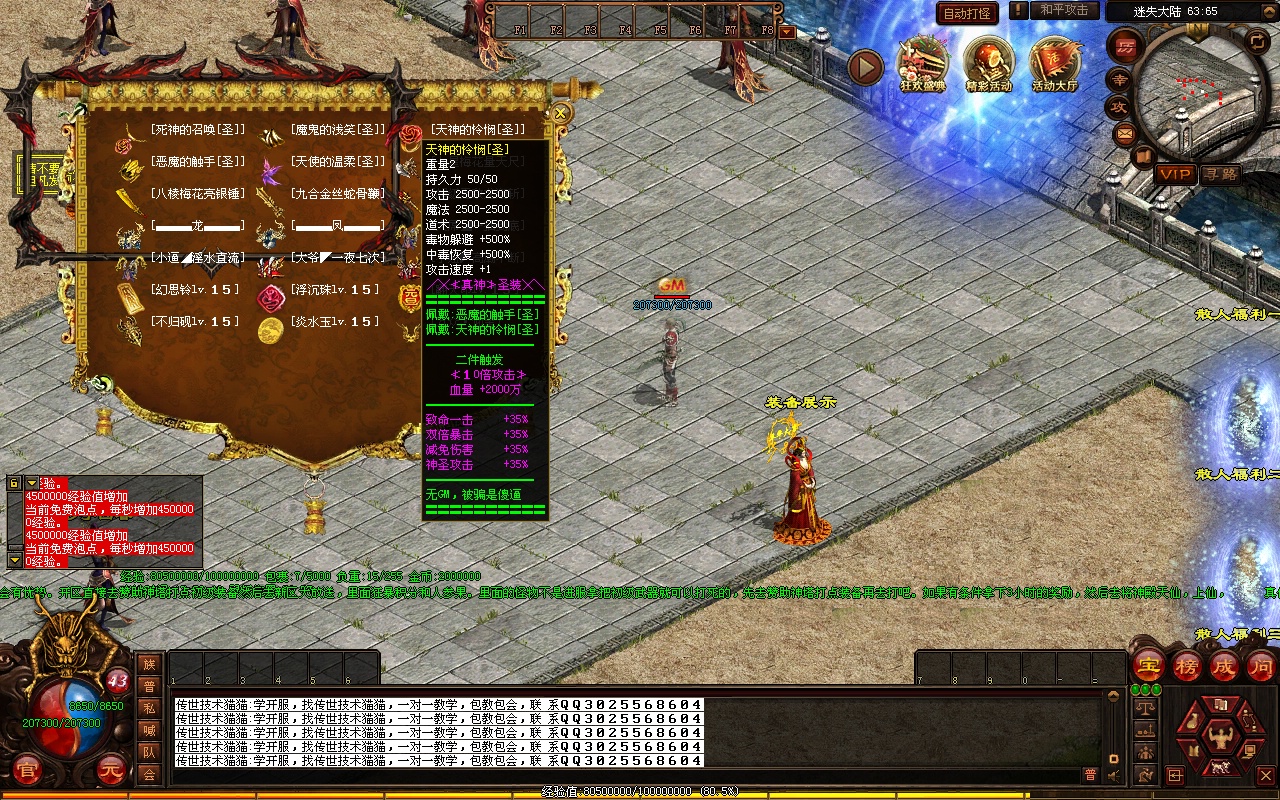The width and height of the screenshot is (1280, 800).
Task: Open the 活动大厅 activity hall flag icon
Action: [x=1056, y=64]
